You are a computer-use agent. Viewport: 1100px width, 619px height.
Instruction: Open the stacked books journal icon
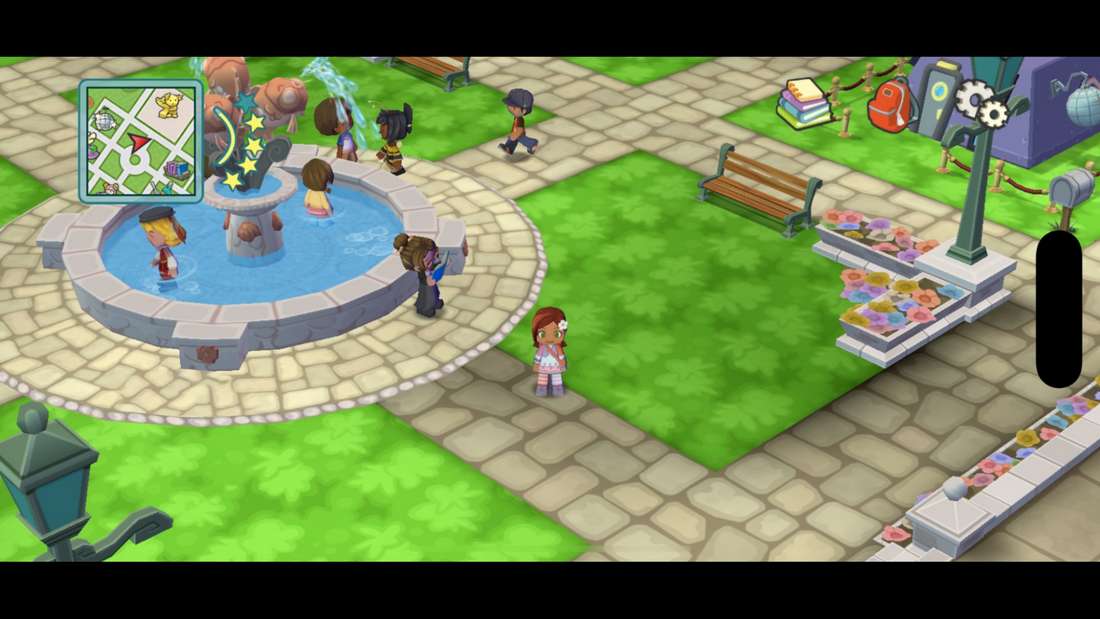(x=805, y=103)
